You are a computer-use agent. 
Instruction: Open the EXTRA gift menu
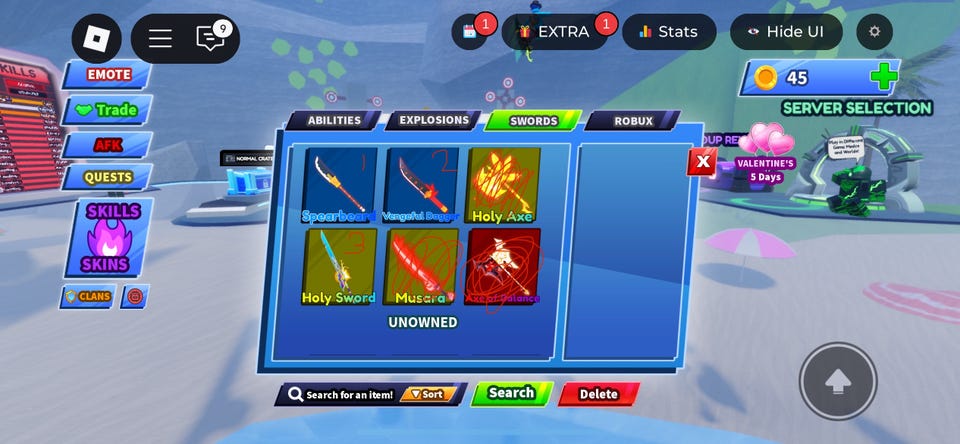tap(555, 32)
